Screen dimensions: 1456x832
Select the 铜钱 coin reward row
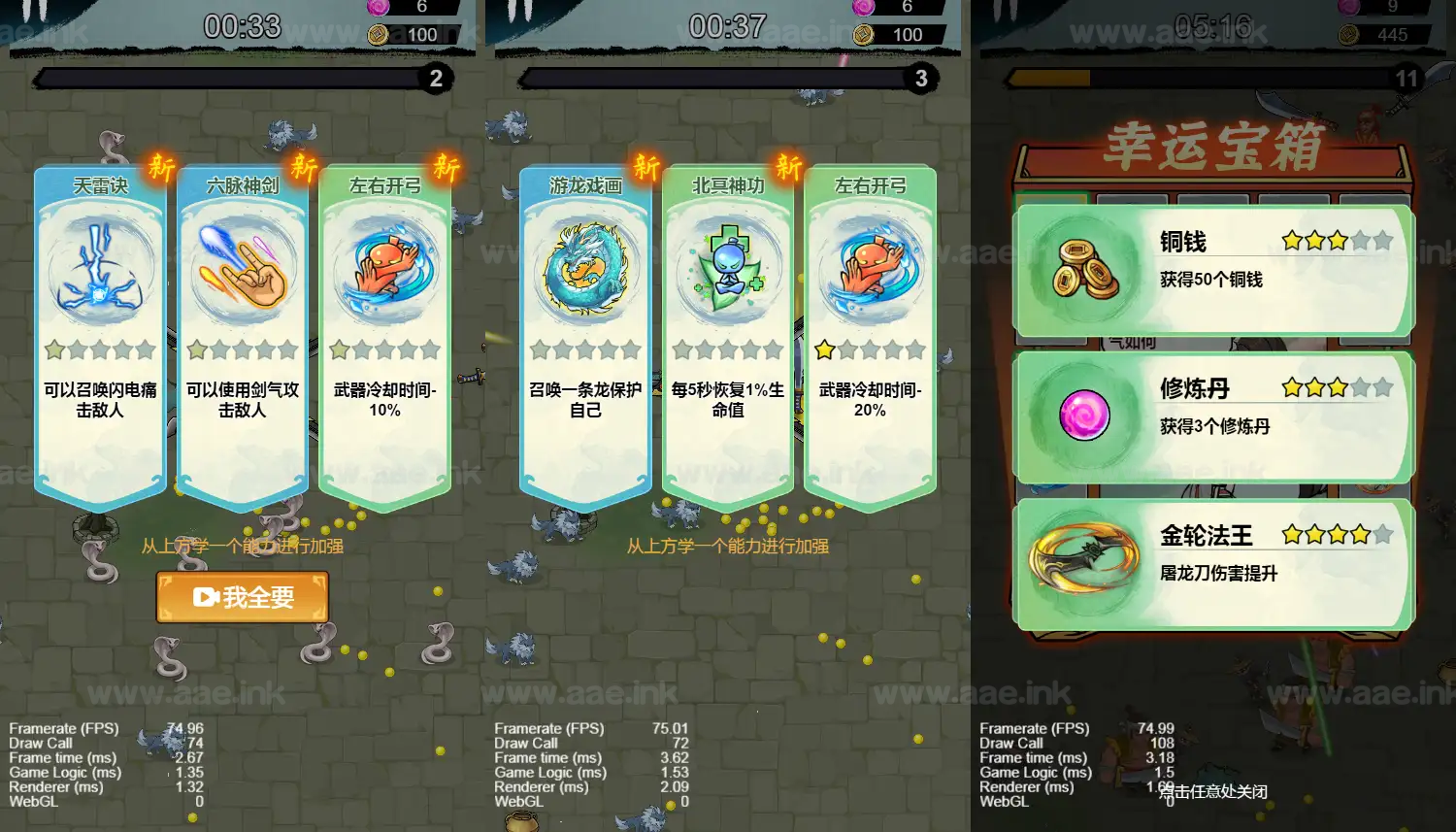[1213, 270]
